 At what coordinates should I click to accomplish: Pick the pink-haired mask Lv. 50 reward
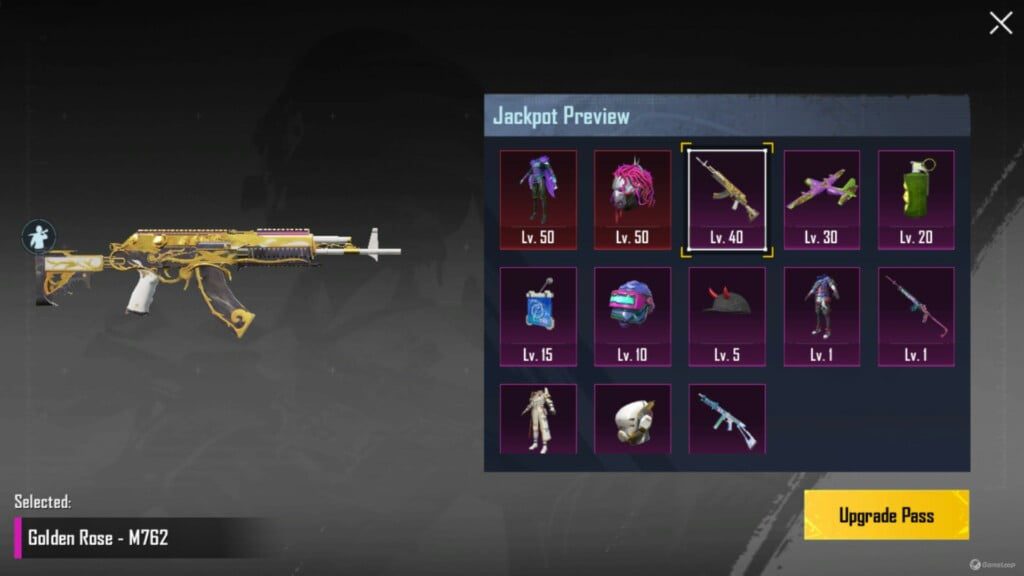click(x=632, y=198)
